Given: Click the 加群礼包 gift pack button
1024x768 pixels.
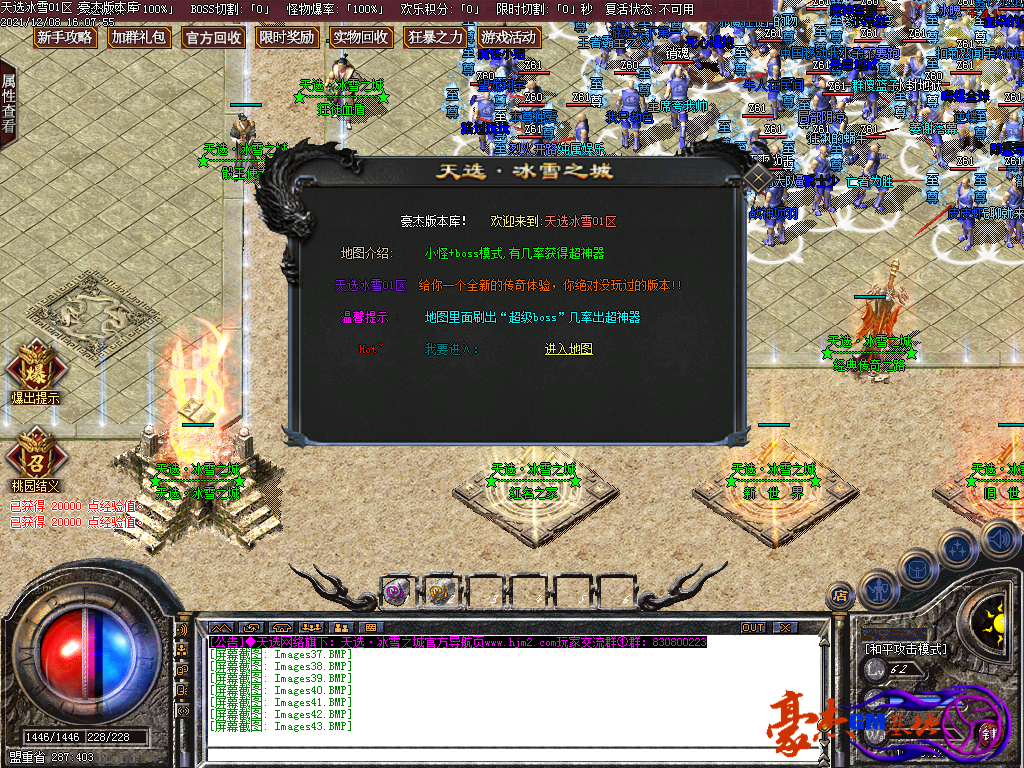Looking at the screenshot, I should tap(139, 38).
